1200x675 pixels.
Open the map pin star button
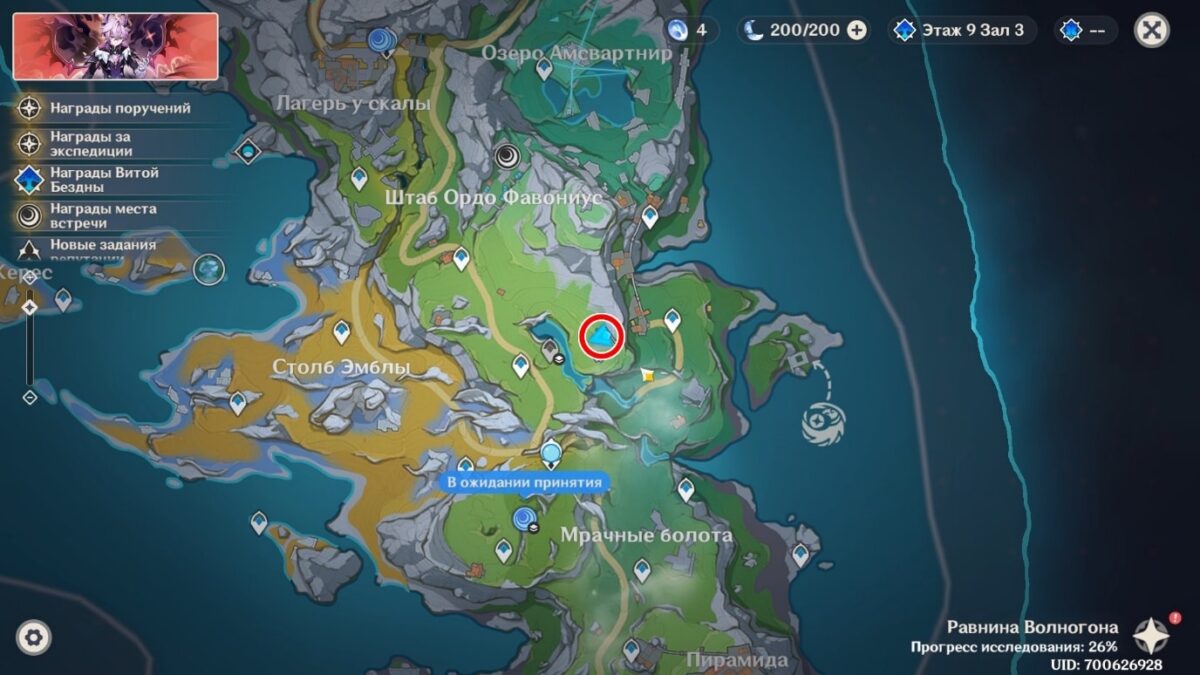pos(1151,636)
